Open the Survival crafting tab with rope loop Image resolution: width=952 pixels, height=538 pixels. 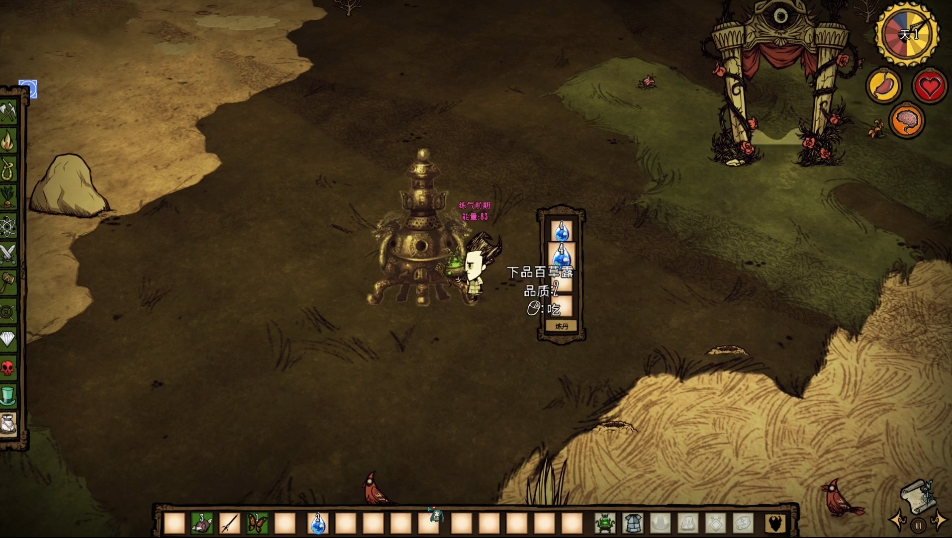point(9,170)
